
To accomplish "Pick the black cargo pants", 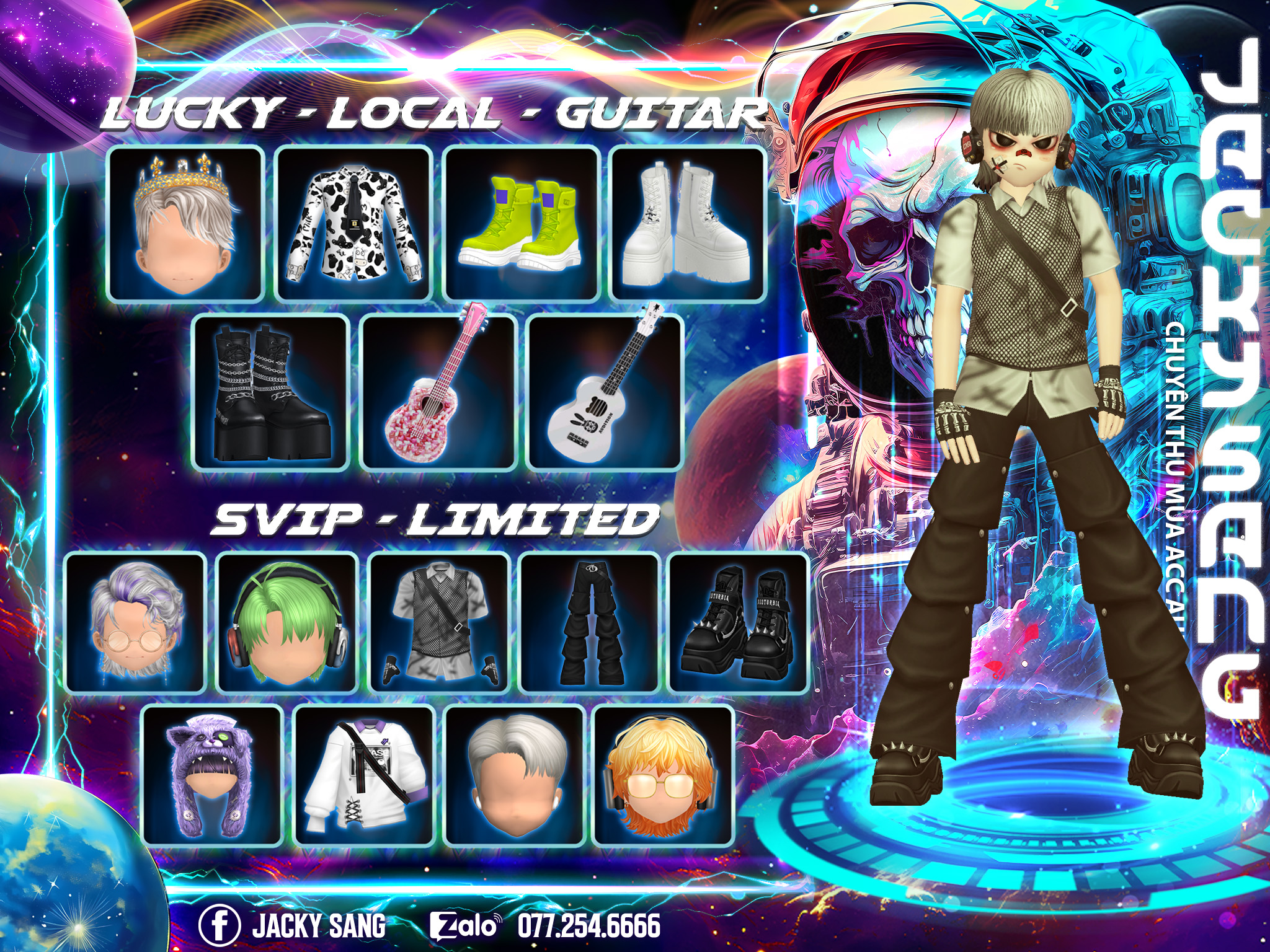I will point(589,623).
